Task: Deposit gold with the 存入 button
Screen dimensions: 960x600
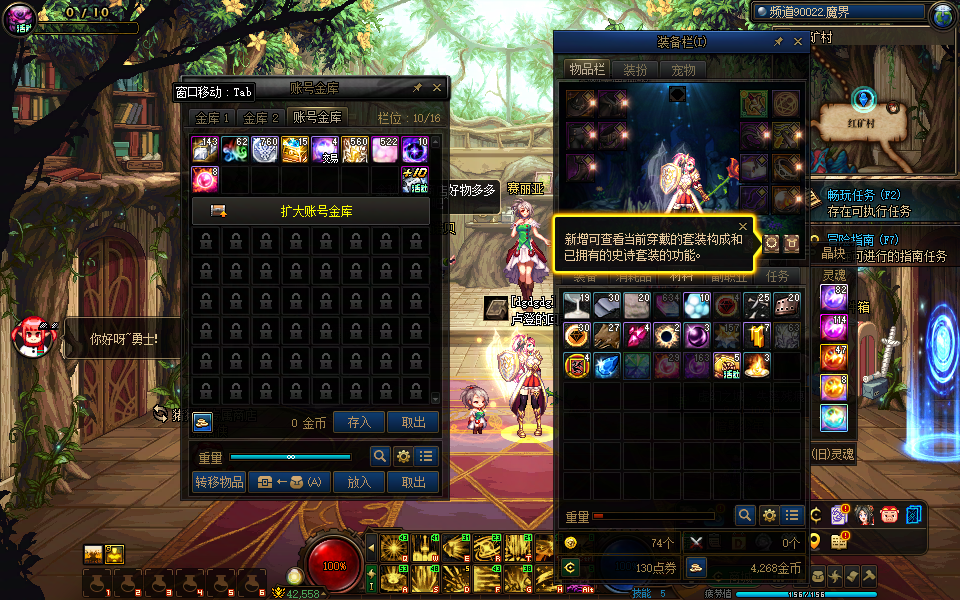Action: point(359,423)
